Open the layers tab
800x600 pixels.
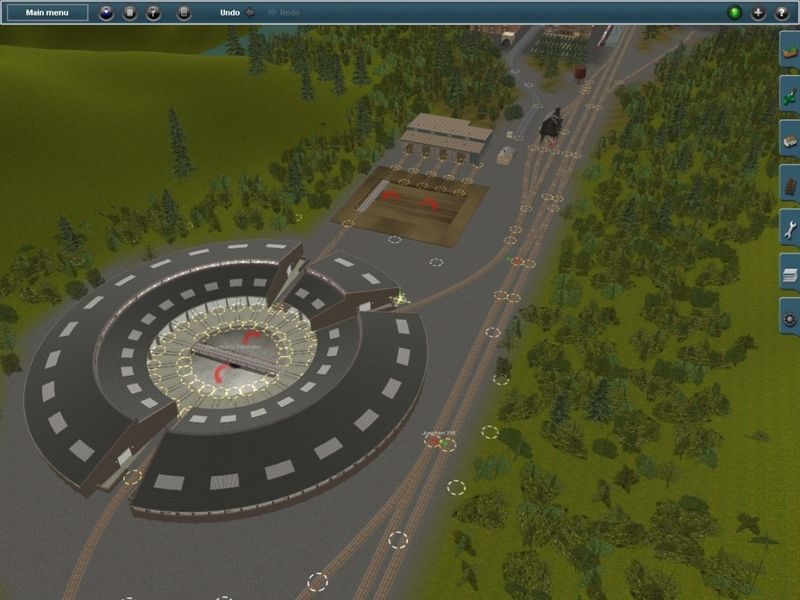(789, 273)
